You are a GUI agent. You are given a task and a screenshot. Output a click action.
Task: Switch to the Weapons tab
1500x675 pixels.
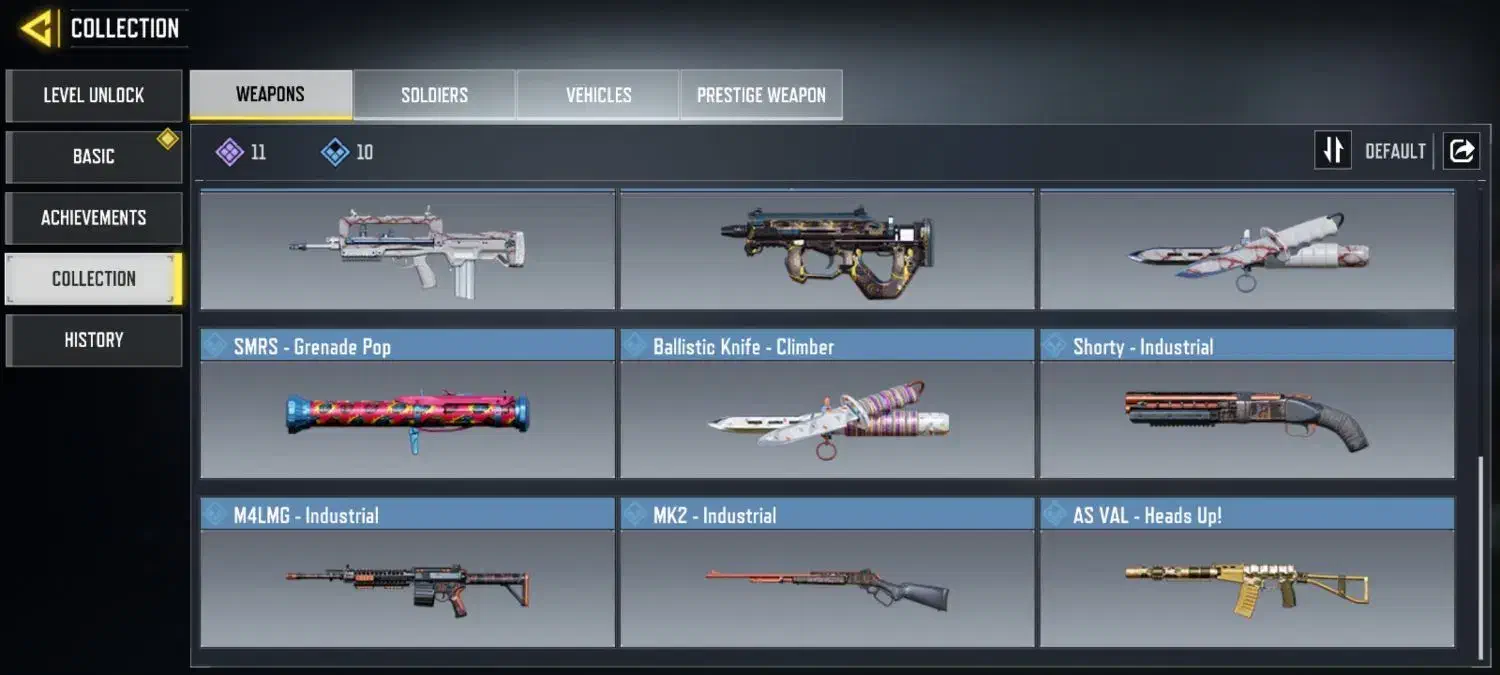click(270, 95)
